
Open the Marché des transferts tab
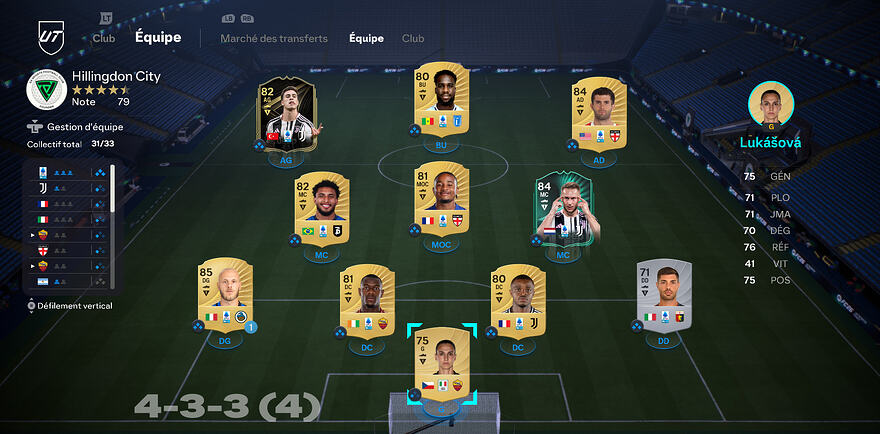tap(274, 39)
